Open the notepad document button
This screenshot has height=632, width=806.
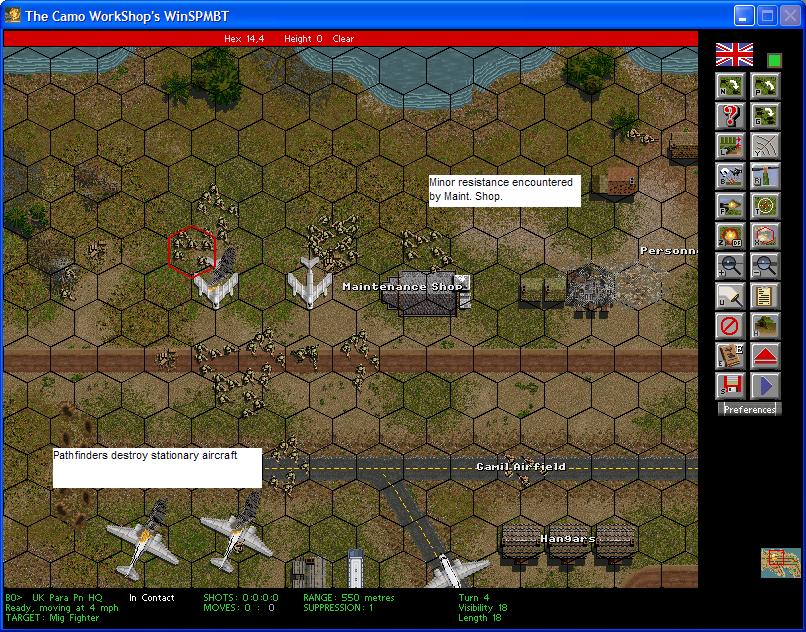pyautogui.click(x=765, y=296)
